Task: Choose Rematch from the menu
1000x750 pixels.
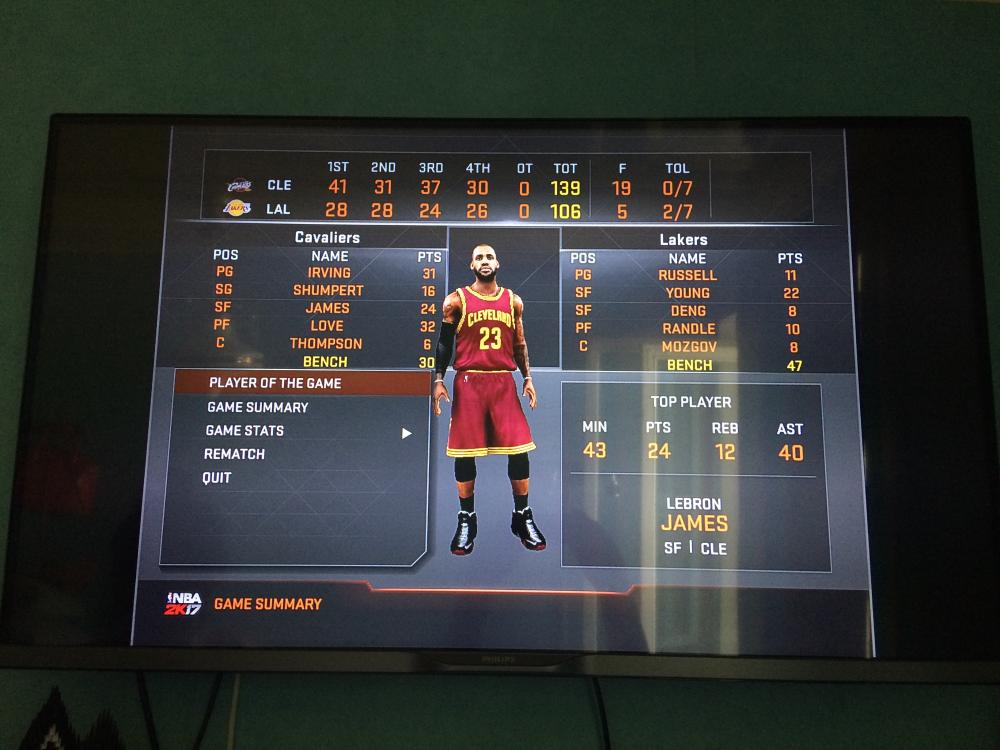Action: pyautogui.click(x=235, y=454)
